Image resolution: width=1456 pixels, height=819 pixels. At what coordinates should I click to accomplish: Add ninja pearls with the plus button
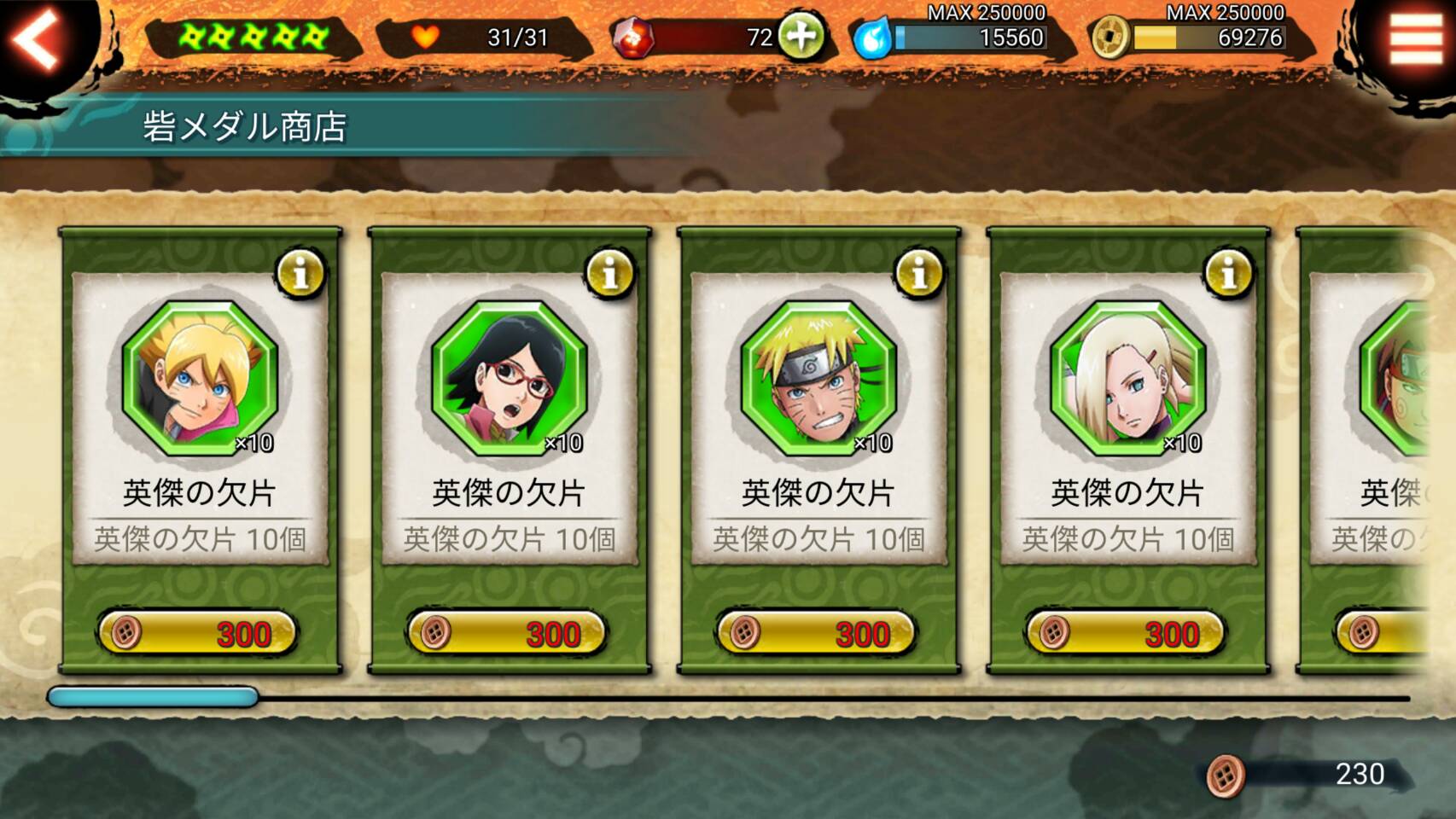(x=801, y=37)
